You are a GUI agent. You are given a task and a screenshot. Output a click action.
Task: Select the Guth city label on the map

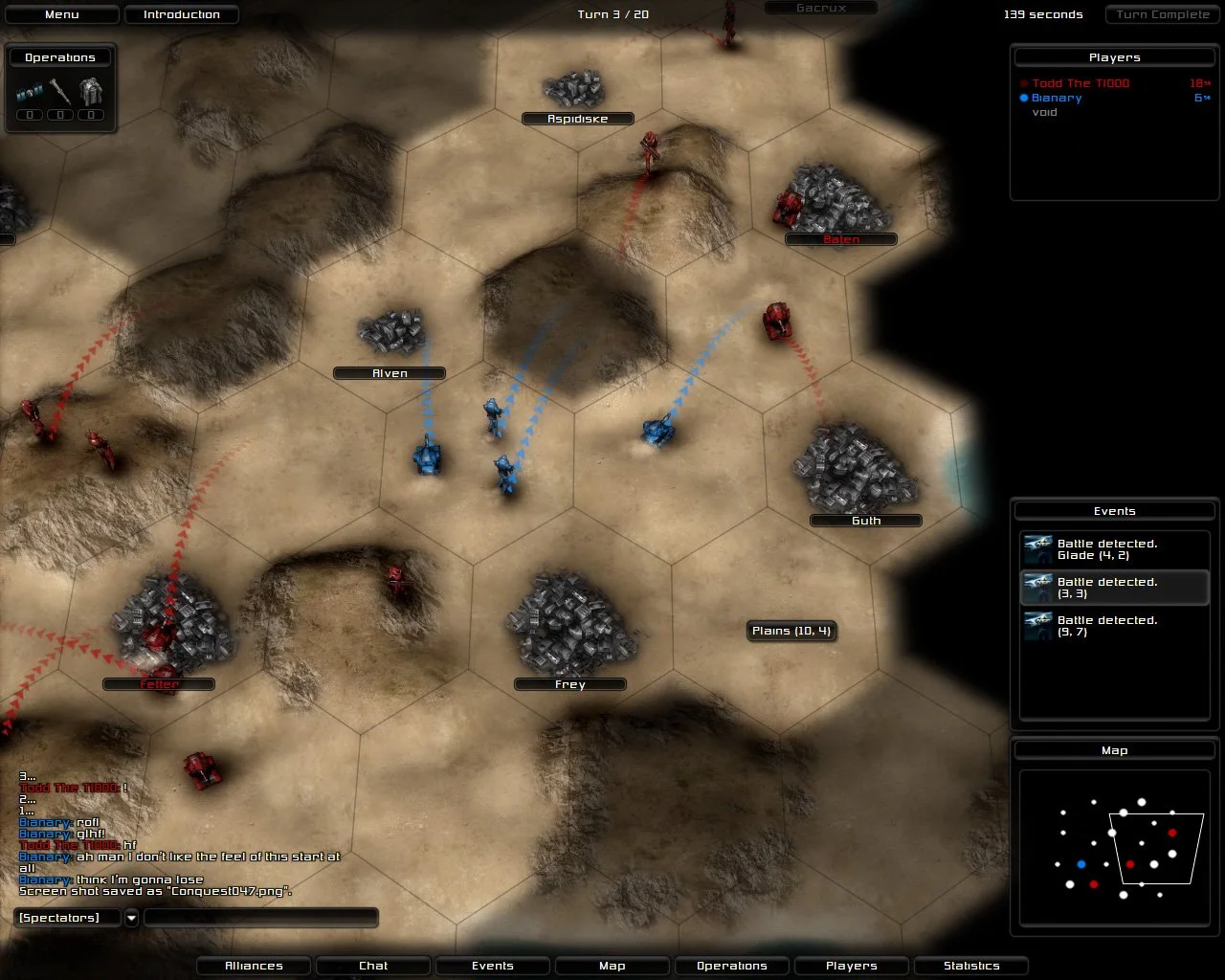pyautogui.click(x=864, y=520)
